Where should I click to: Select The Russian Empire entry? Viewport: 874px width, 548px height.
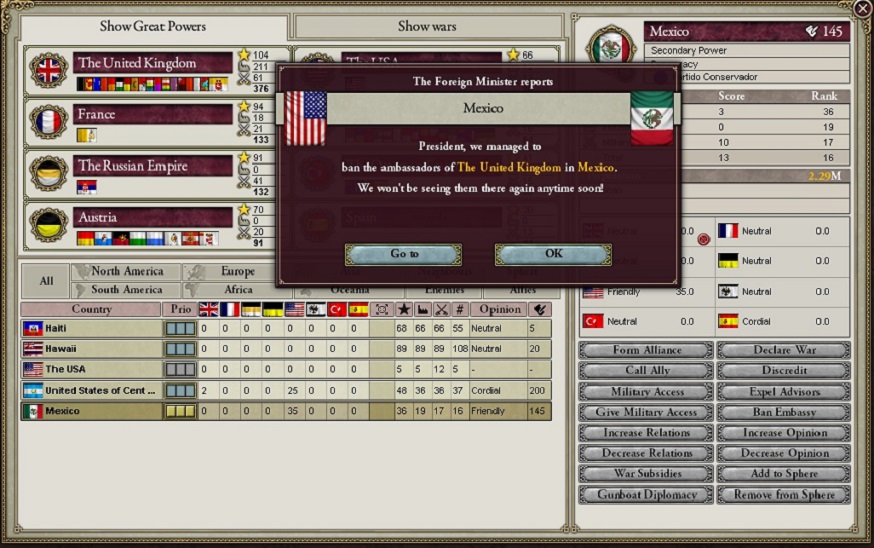(152, 166)
